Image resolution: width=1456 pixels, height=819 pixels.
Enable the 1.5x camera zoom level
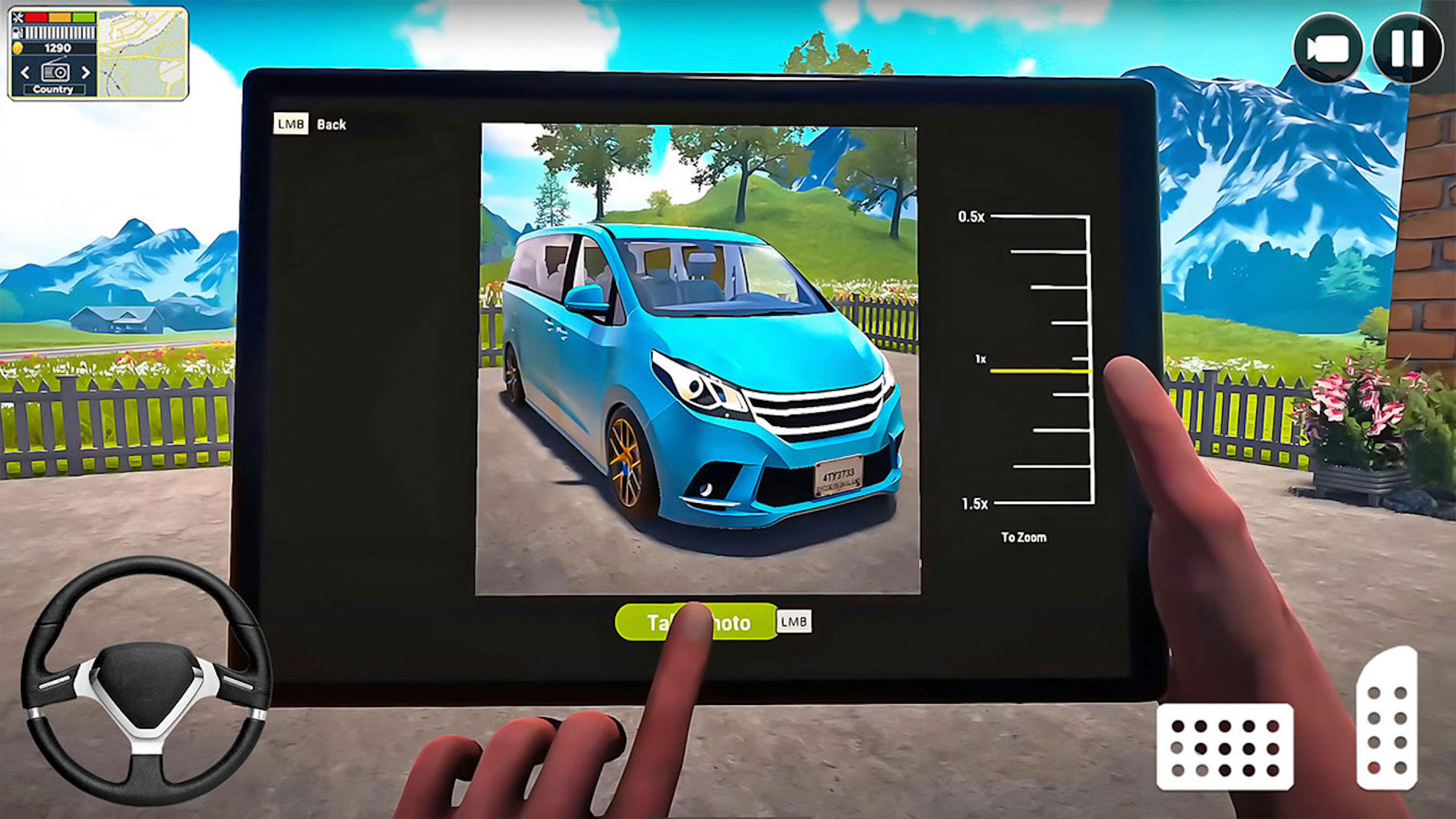click(974, 503)
